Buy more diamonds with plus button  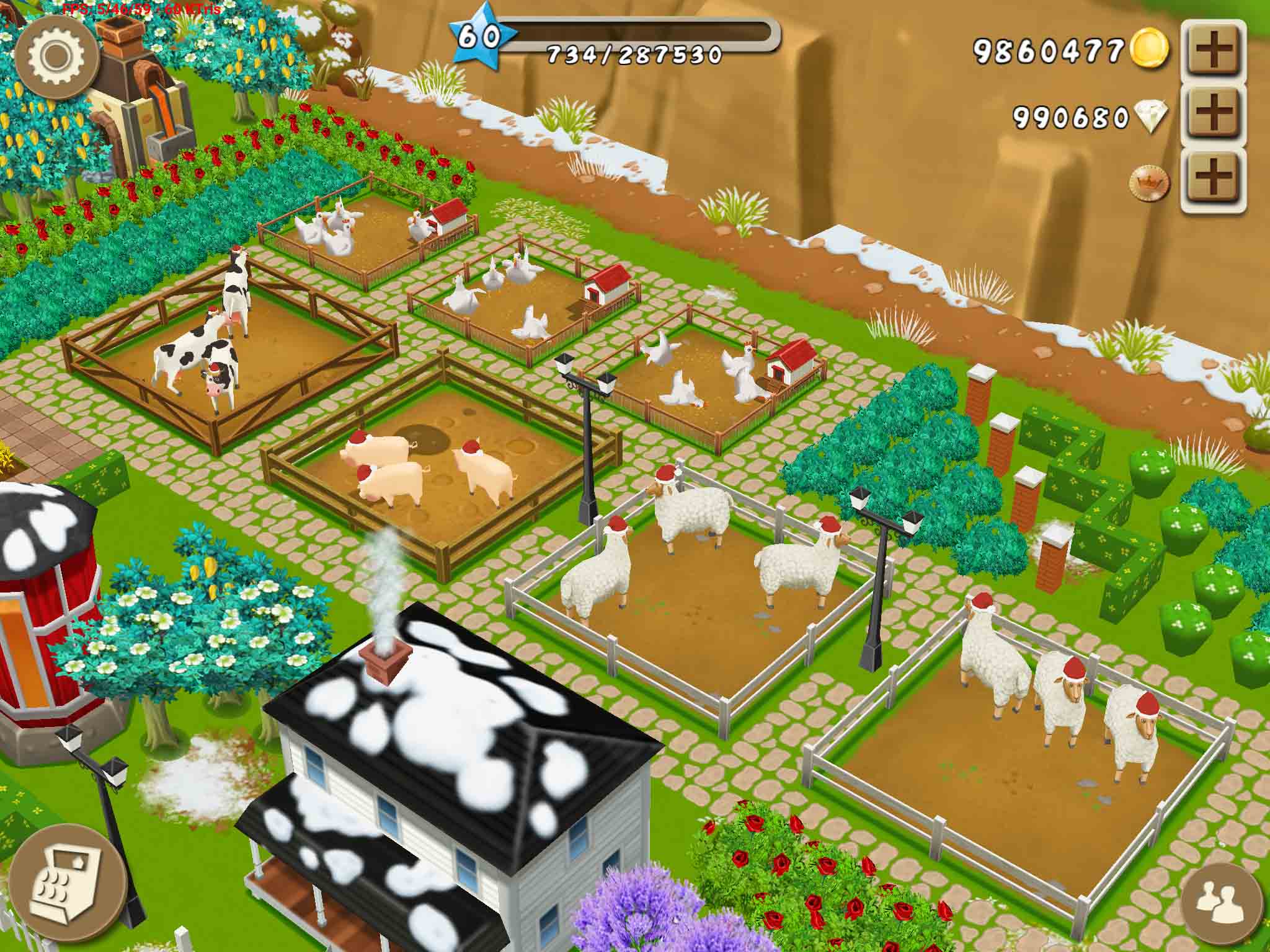pos(1214,116)
